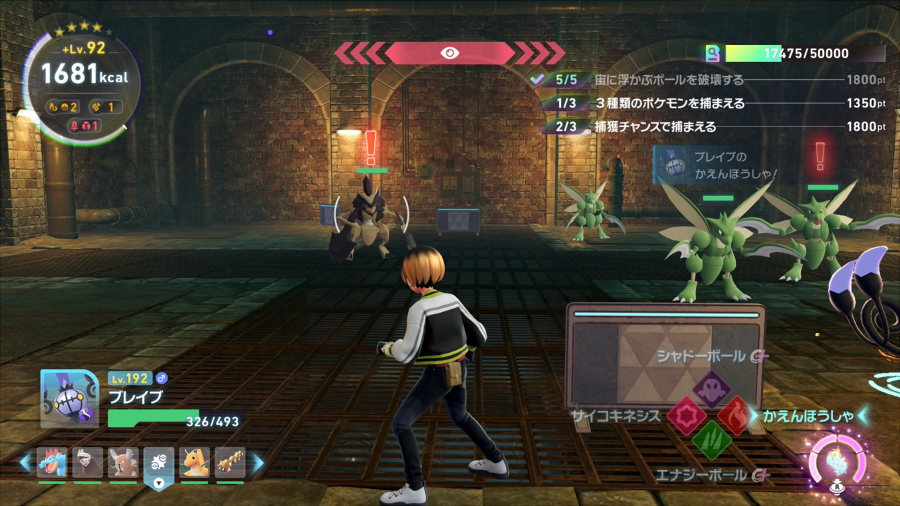The image size is (900, 506).
Task: Choose the Pinsir party slot
Action: tap(124, 462)
